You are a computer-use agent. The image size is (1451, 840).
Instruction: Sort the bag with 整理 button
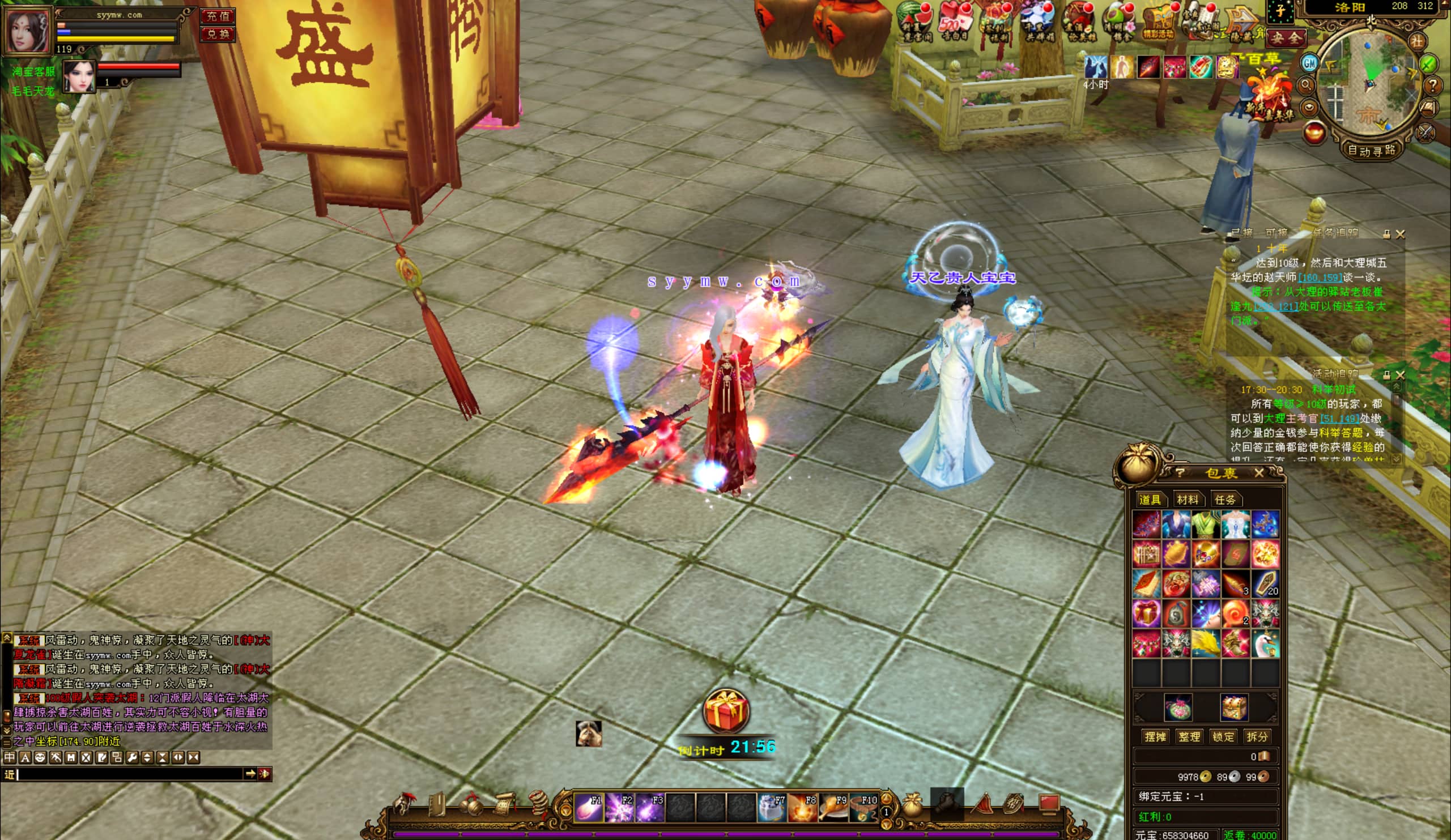pyautogui.click(x=1189, y=737)
